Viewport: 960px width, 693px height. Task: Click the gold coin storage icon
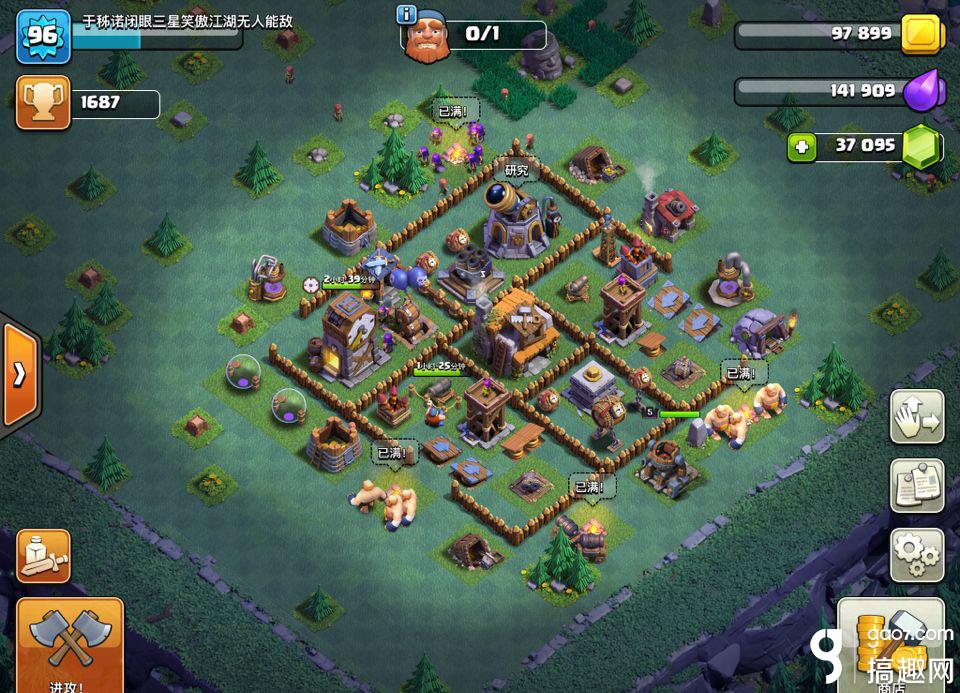pos(921,35)
